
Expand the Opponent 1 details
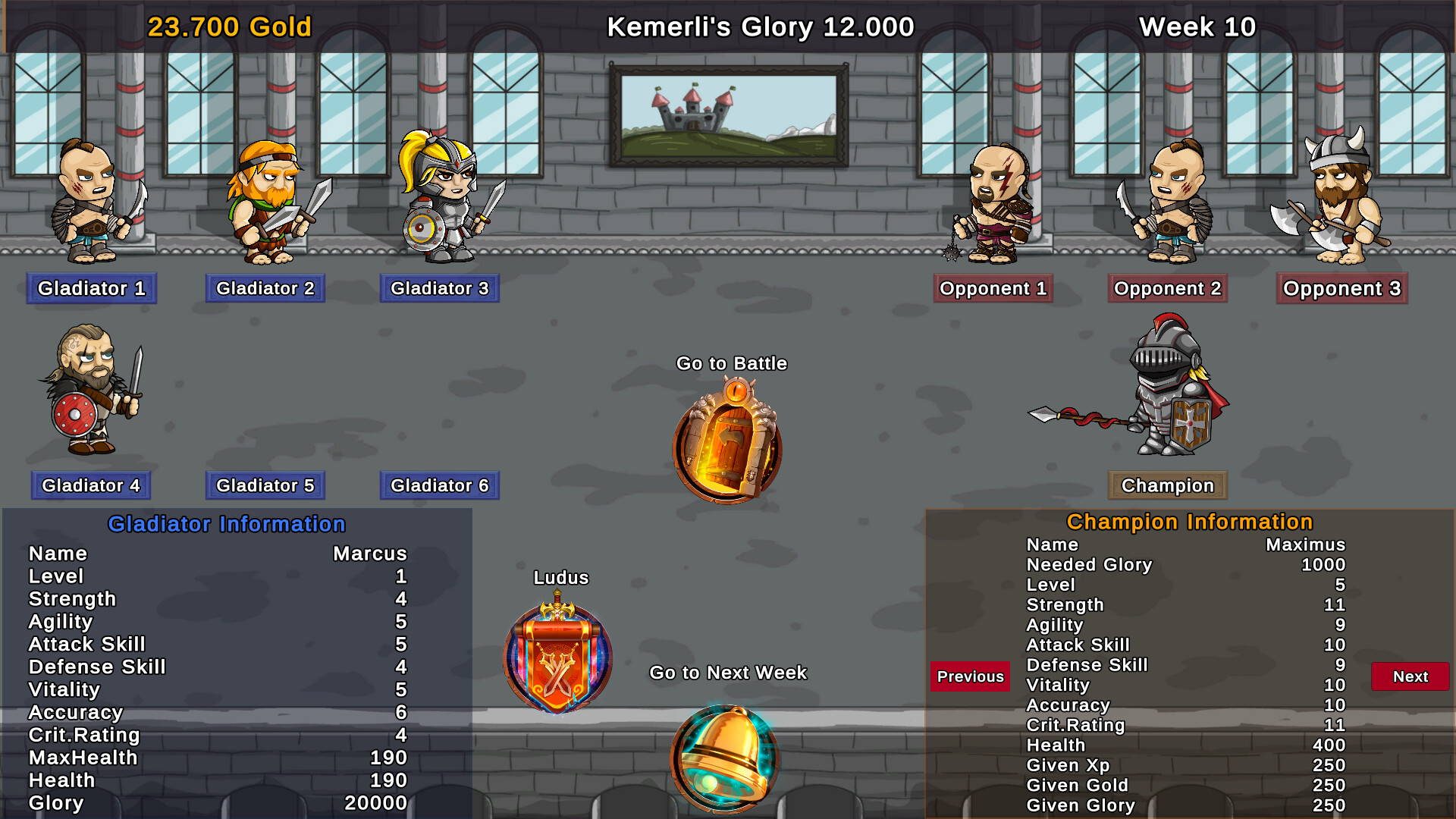point(993,288)
